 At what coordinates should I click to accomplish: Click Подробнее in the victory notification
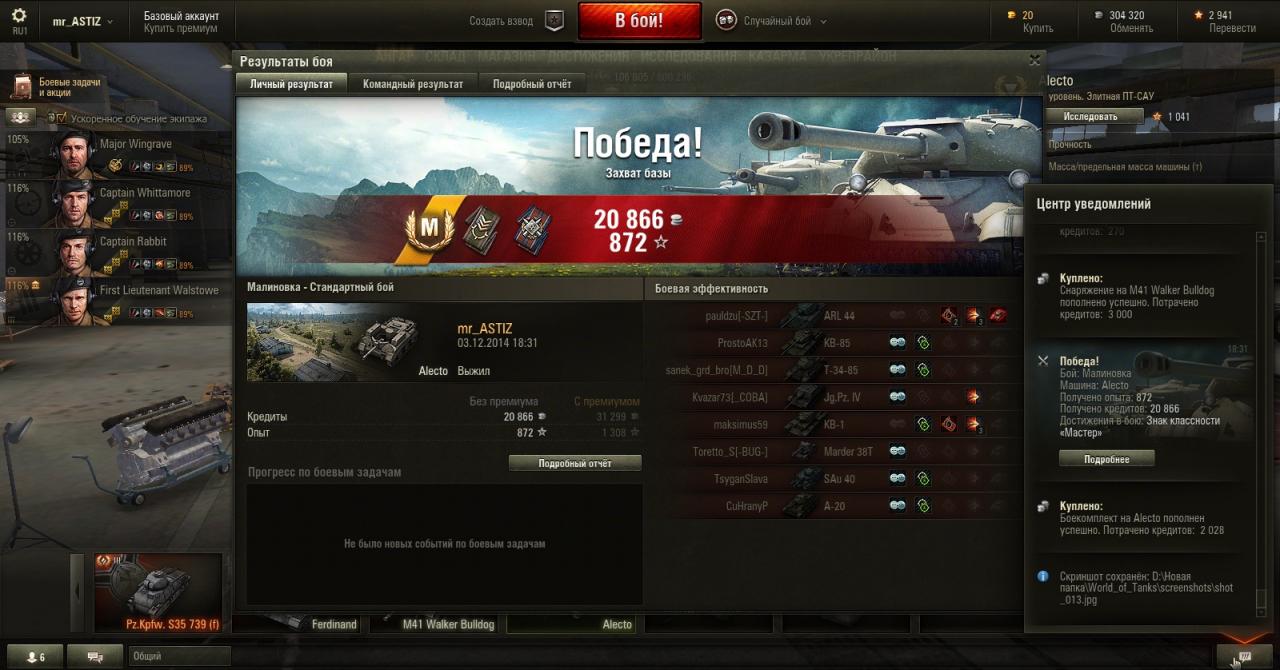(1106, 459)
